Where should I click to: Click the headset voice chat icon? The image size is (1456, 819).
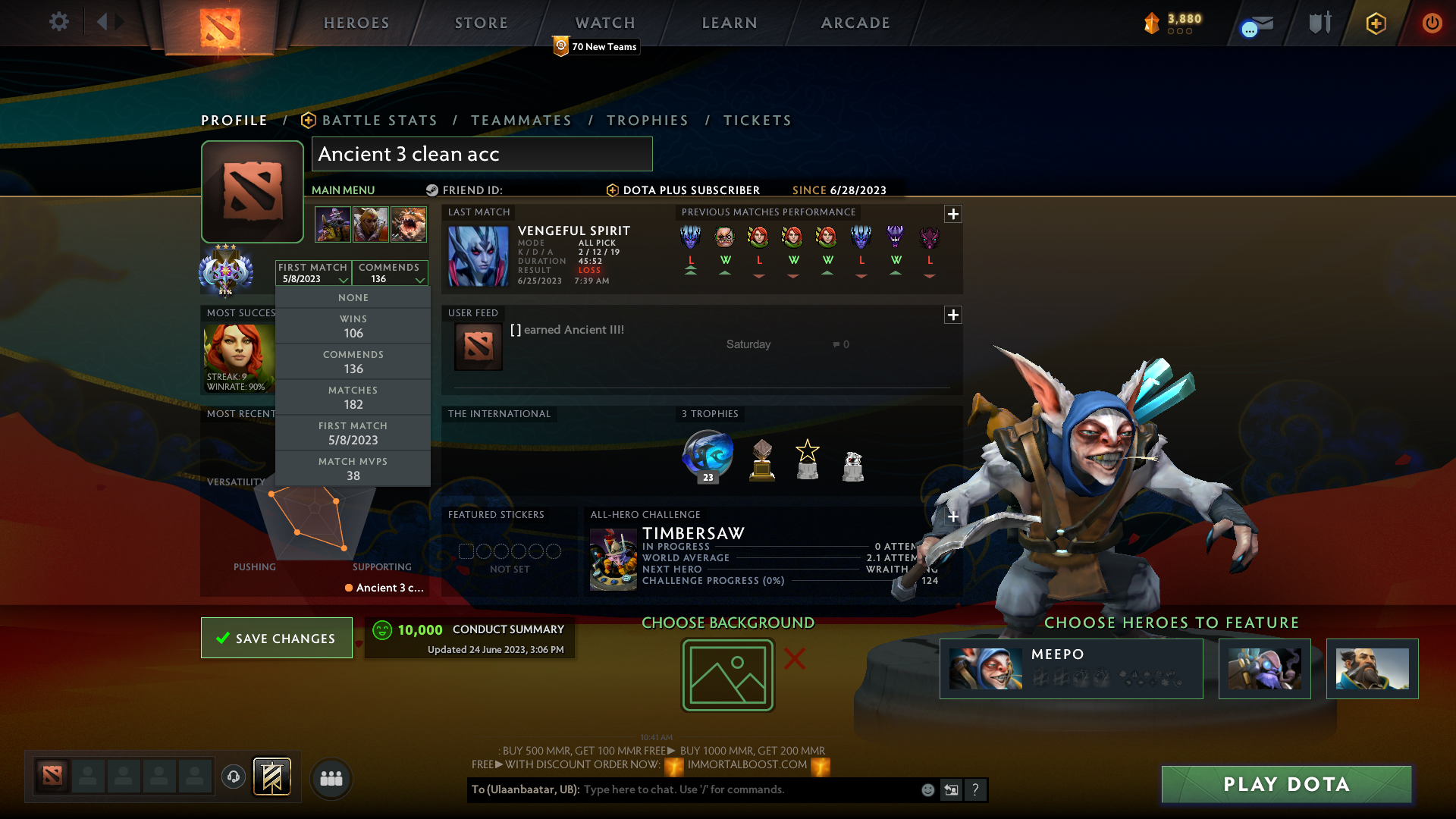coord(233,778)
